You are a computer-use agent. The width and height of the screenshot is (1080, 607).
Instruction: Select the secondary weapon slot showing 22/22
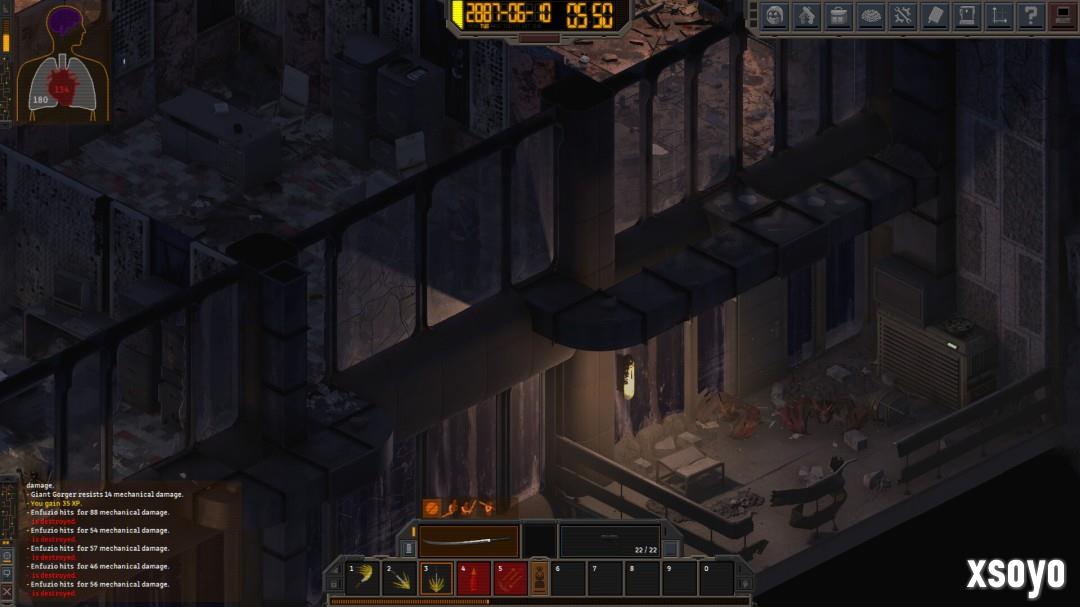pyautogui.click(x=609, y=542)
